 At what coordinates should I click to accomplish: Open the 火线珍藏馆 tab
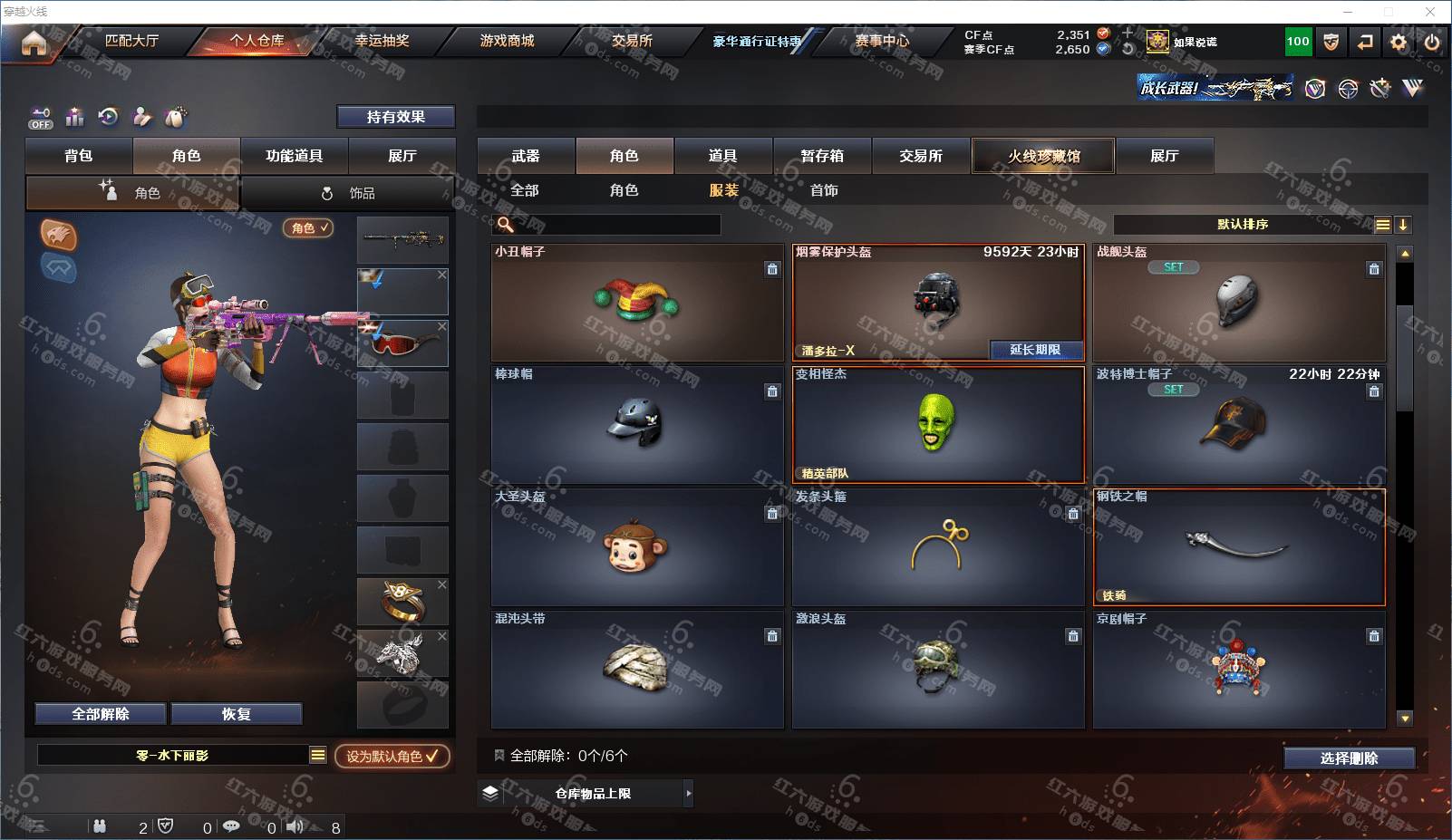1043,156
